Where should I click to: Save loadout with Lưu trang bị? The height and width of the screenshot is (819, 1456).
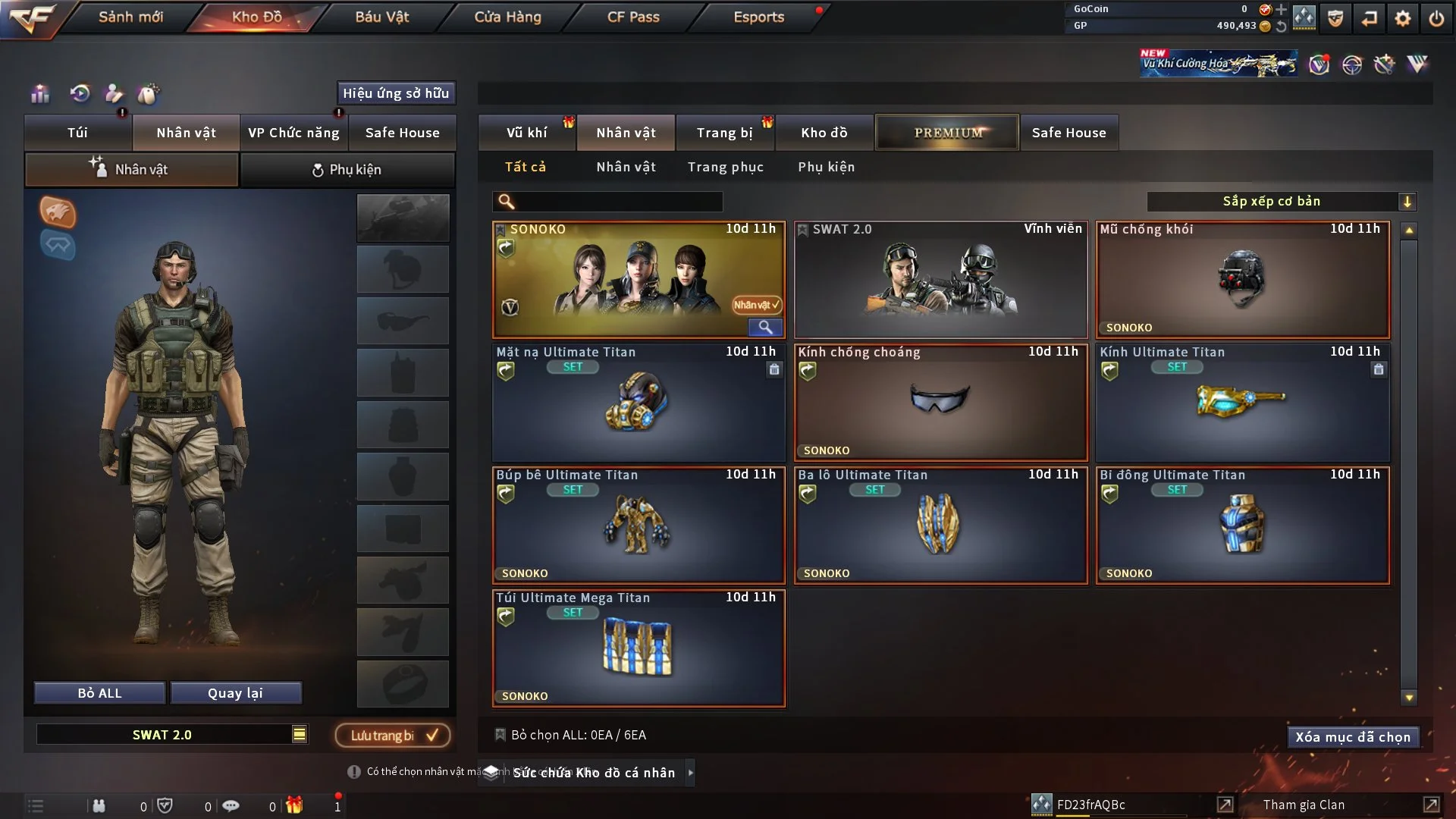pyautogui.click(x=393, y=736)
